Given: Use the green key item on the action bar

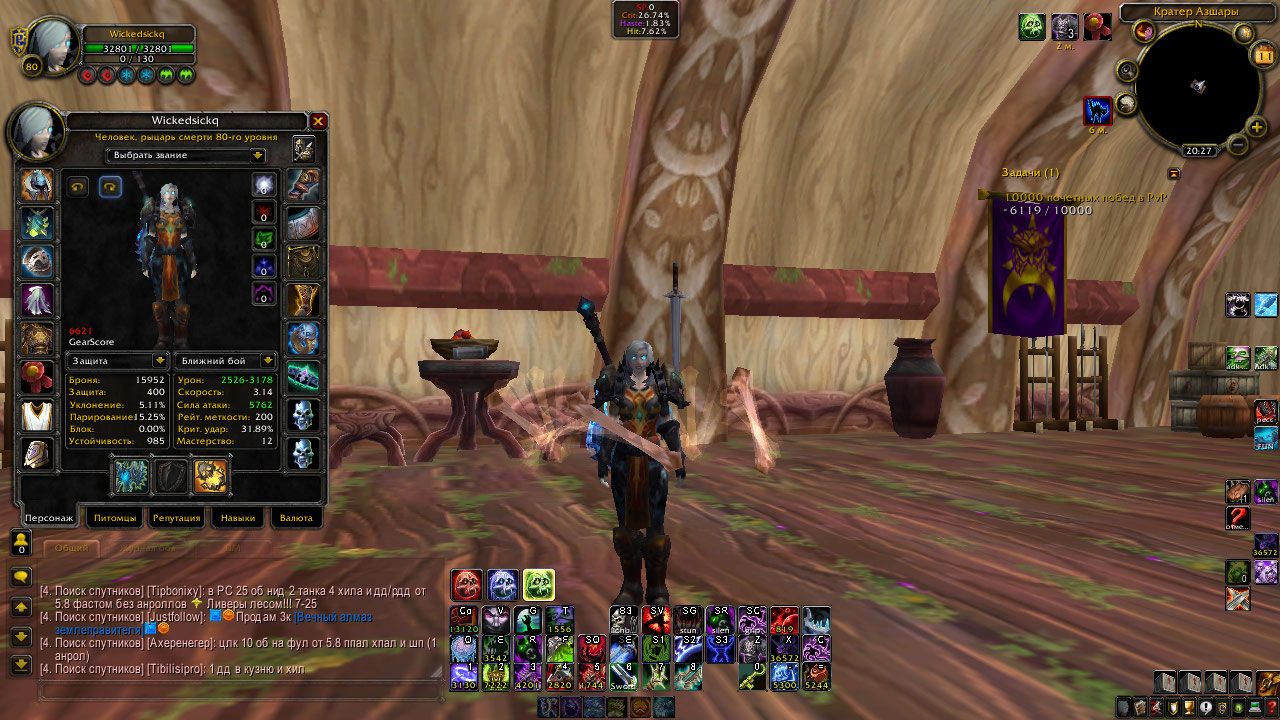Looking at the screenshot, I should coord(752,676).
